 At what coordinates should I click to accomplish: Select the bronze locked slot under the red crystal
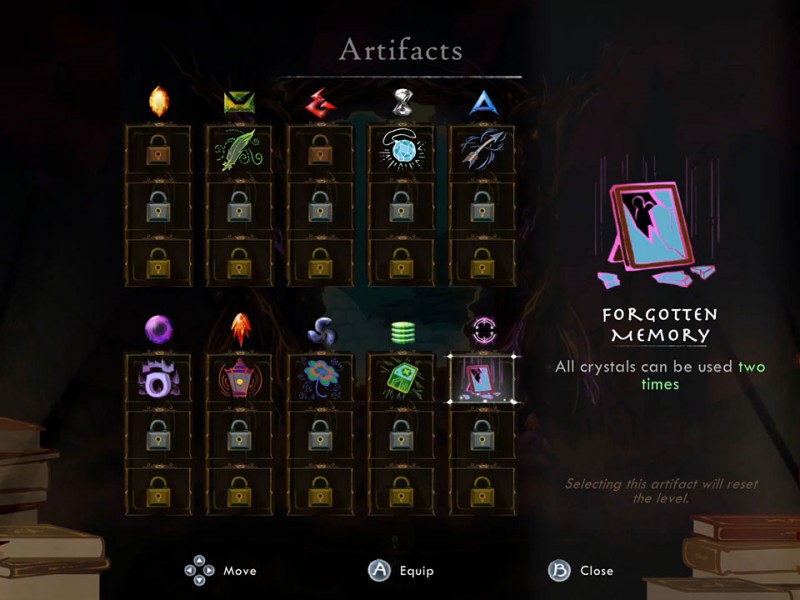point(320,150)
